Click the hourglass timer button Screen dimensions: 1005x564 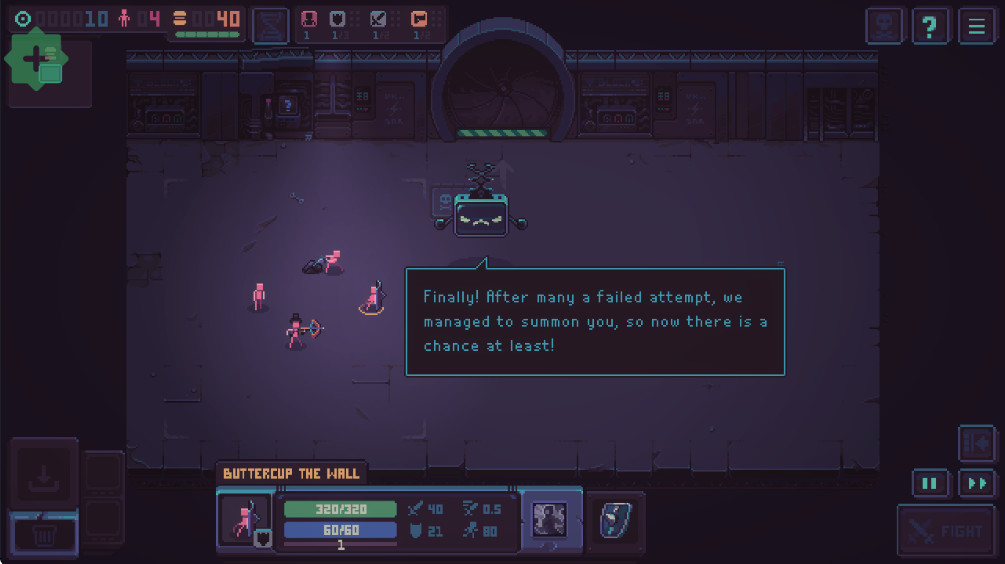click(270, 25)
